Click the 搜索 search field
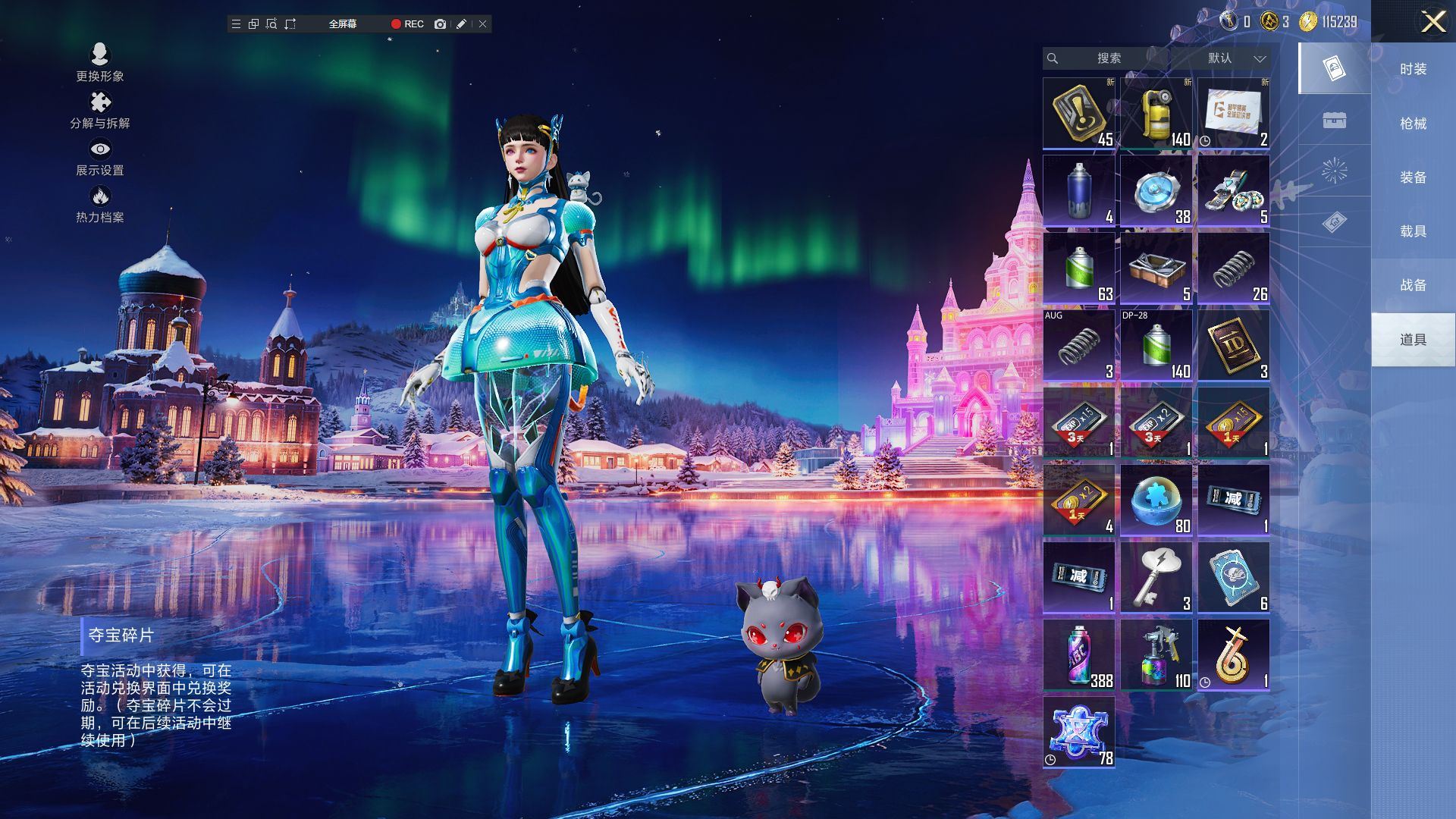The width and height of the screenshot is (1456, 819). pos(1108,58)
